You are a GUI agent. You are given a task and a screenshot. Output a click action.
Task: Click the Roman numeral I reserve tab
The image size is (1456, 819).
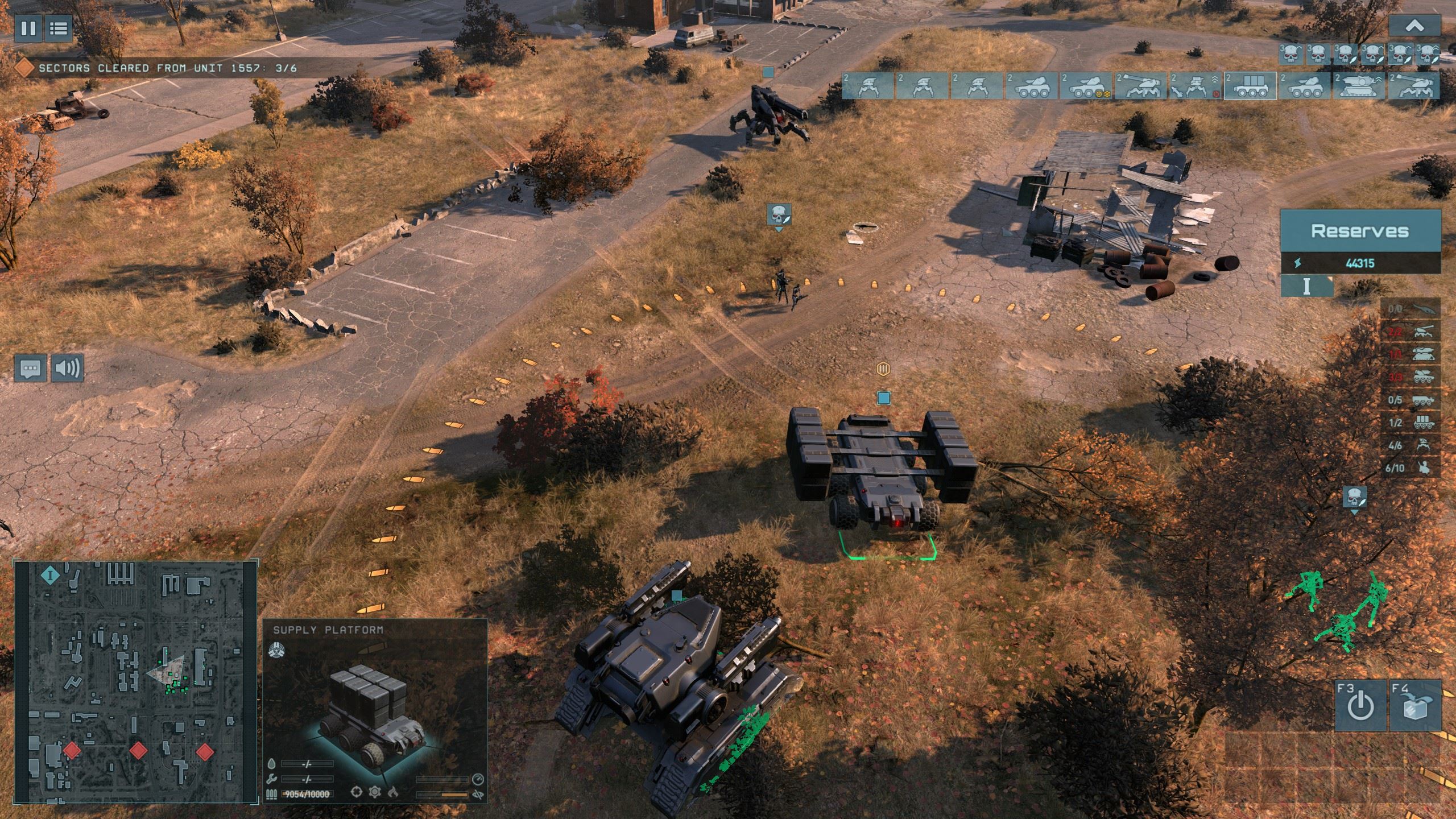coord(1306,286)
